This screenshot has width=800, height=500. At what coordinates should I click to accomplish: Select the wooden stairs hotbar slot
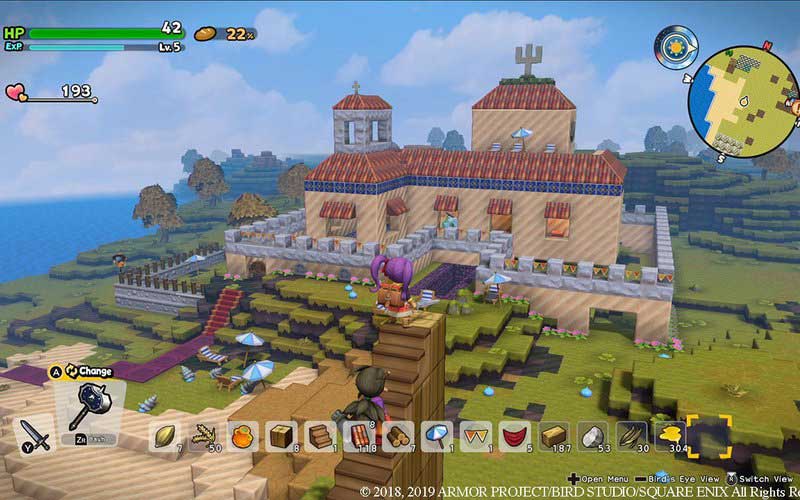point(322,436)
